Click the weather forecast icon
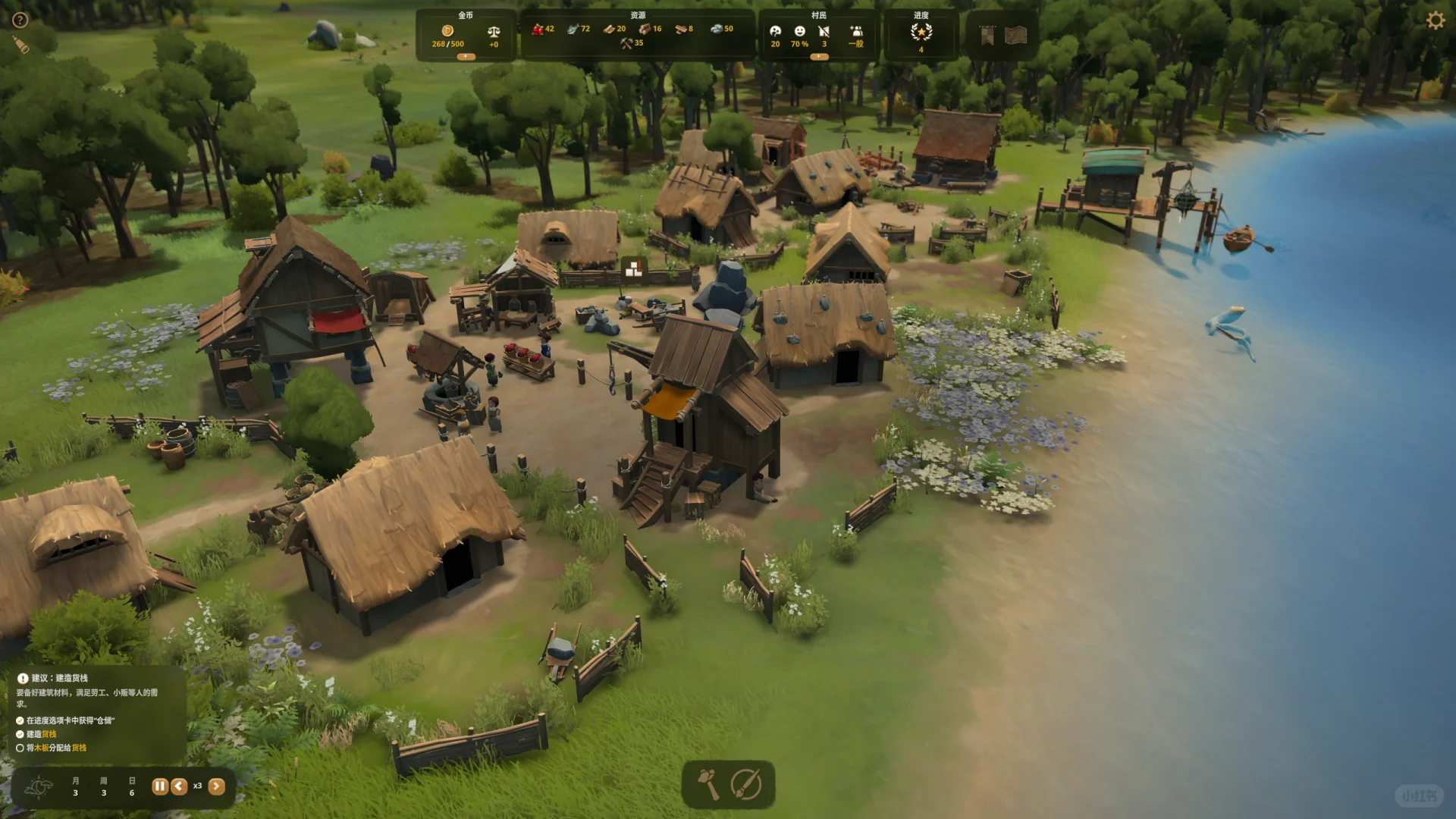Viewport: 1456px width, 819px height. click(38, 787)
